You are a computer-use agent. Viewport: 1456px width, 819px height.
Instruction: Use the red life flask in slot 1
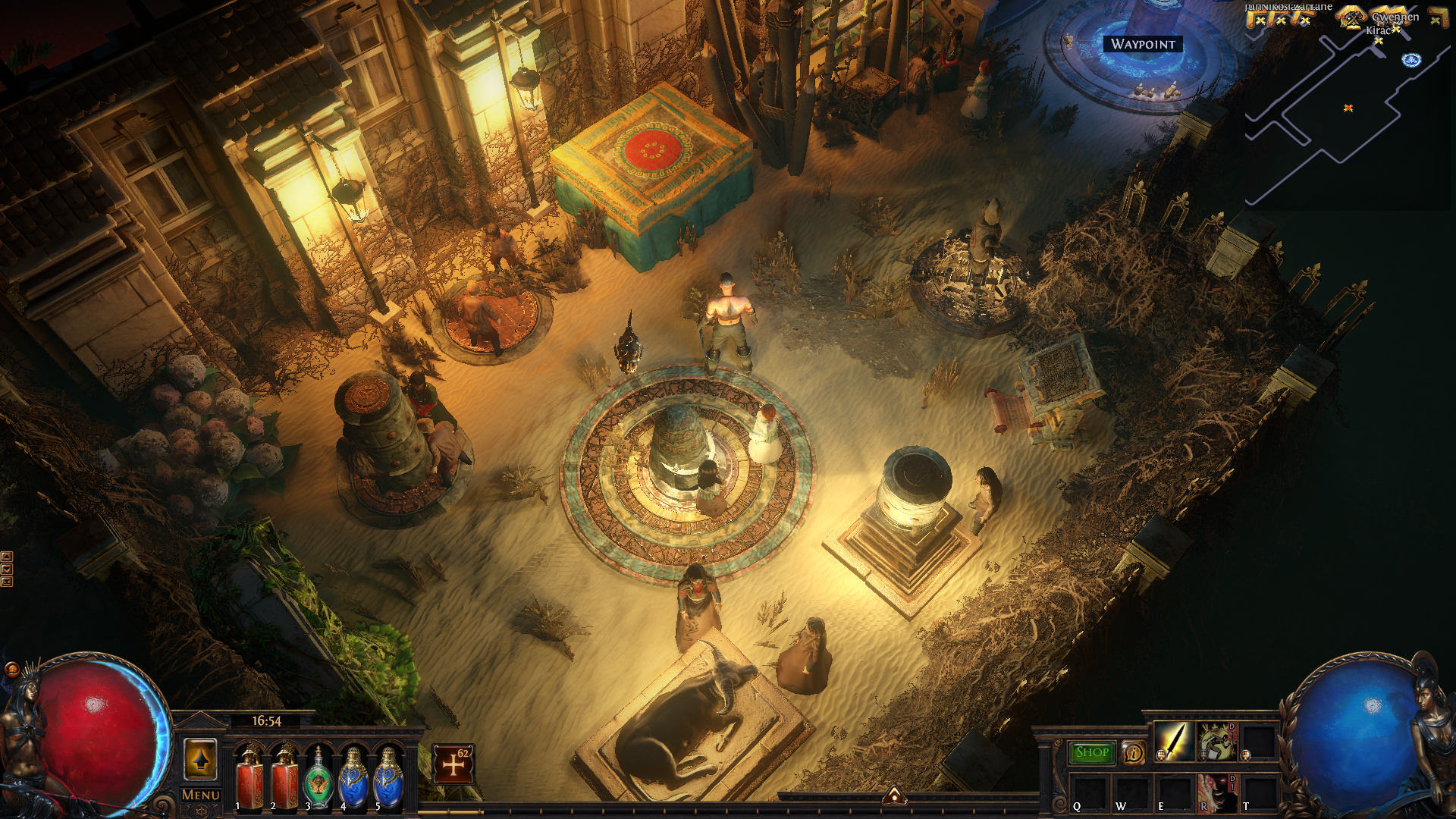point(249,777)
